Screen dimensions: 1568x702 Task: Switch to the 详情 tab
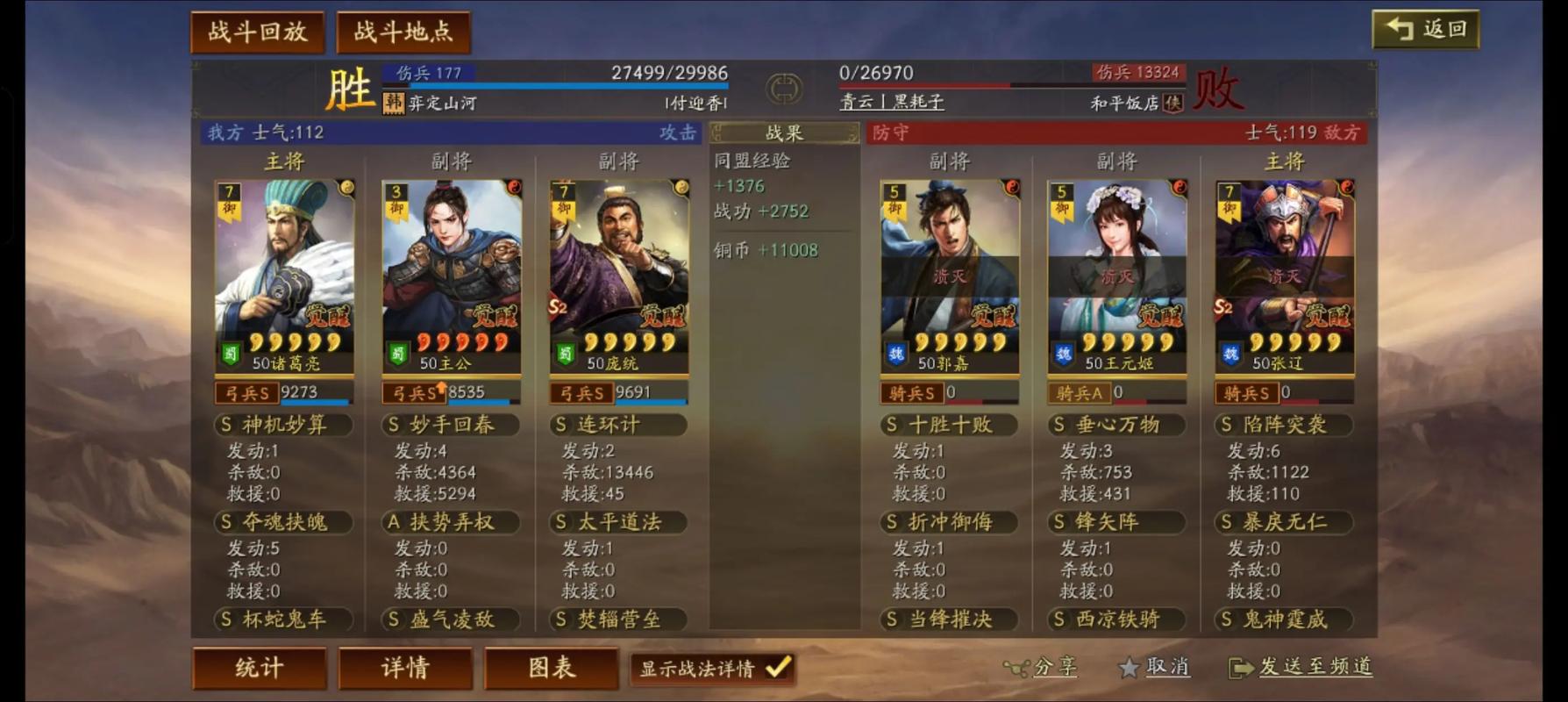pos(405,668)
